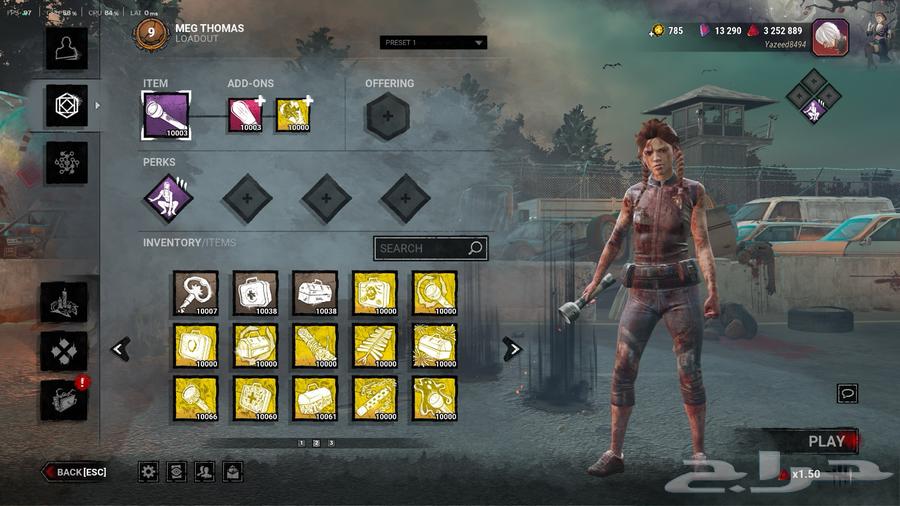Open the Bloodweb node tab
The image size is (900, 506).
tap(67, 162)
